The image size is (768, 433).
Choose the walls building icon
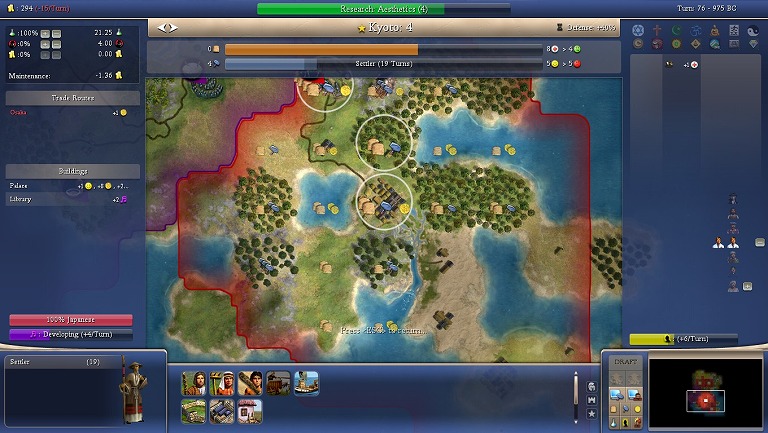pos(194,410)
